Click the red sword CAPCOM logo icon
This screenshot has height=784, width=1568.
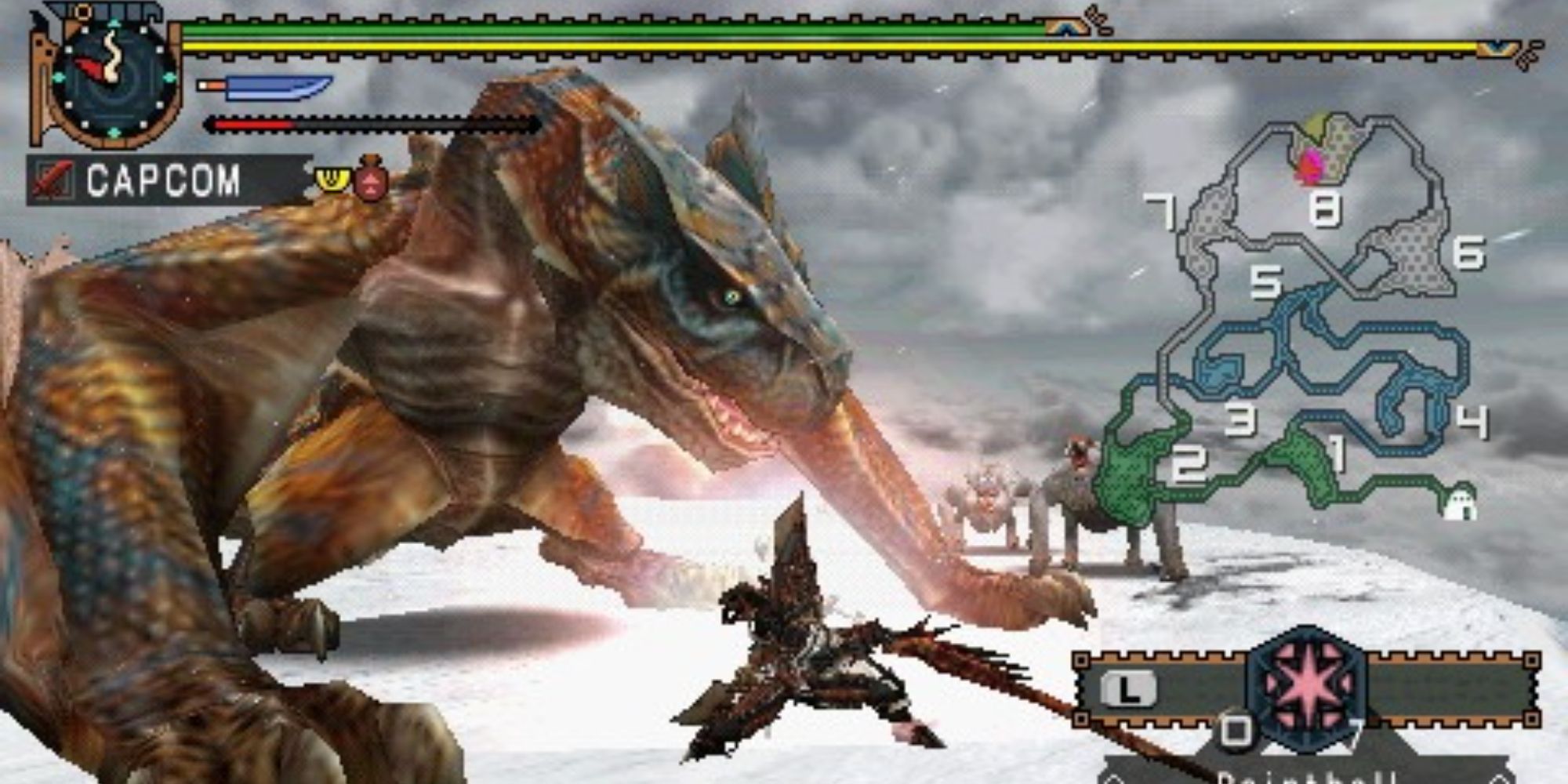[x=52, y=180]
